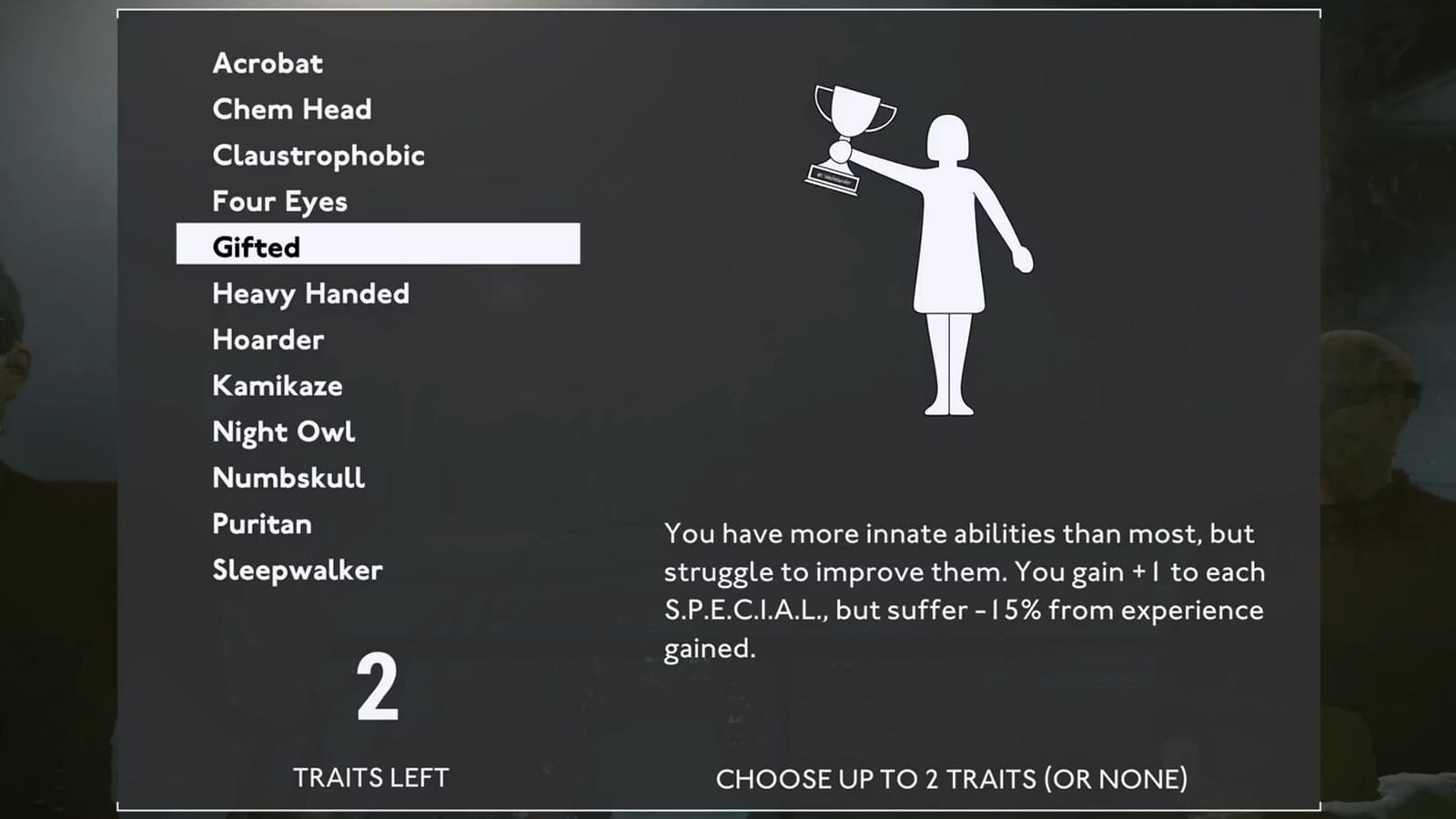
Task: Choose the Puritan trait
Action: pyautogui.click(x=262, y=523)
